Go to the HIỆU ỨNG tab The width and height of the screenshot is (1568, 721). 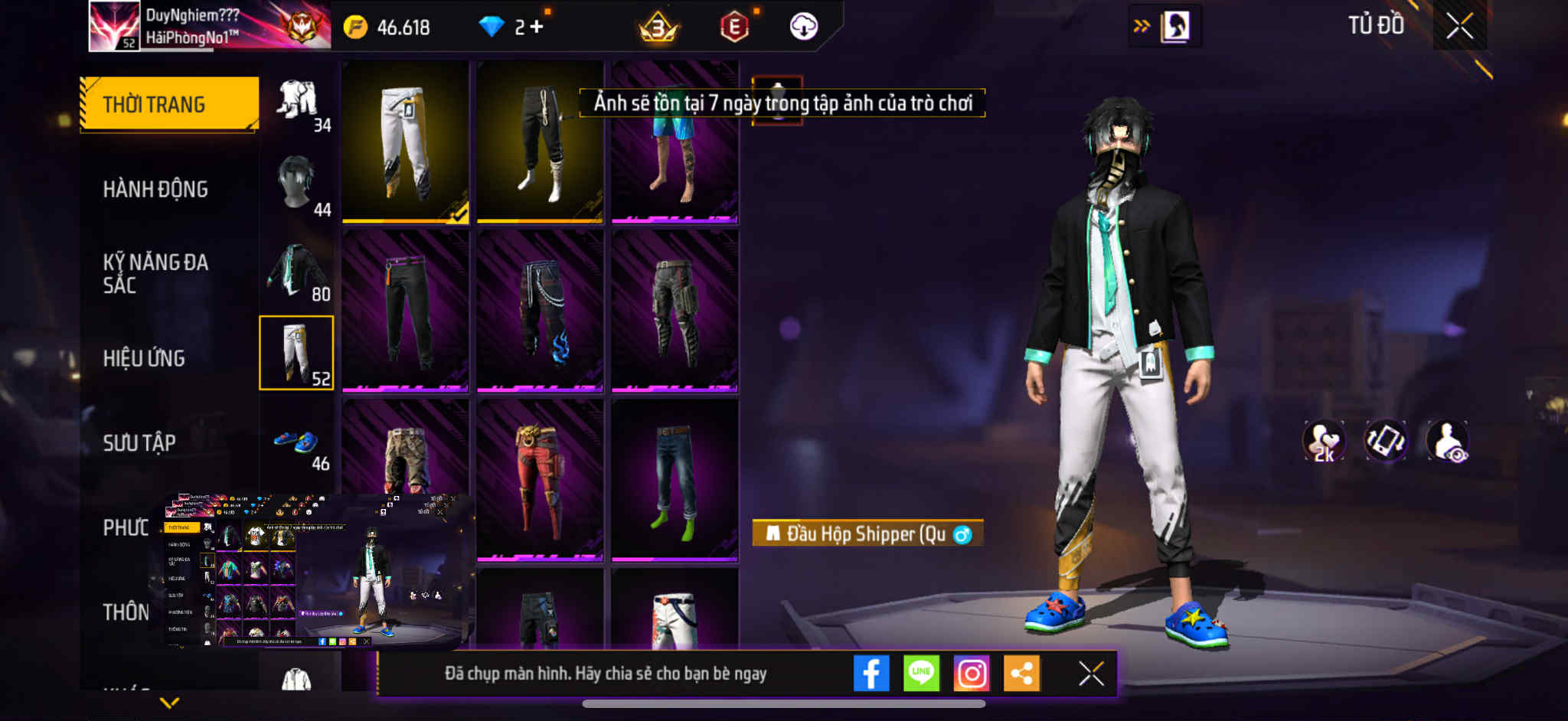point(144,358)
